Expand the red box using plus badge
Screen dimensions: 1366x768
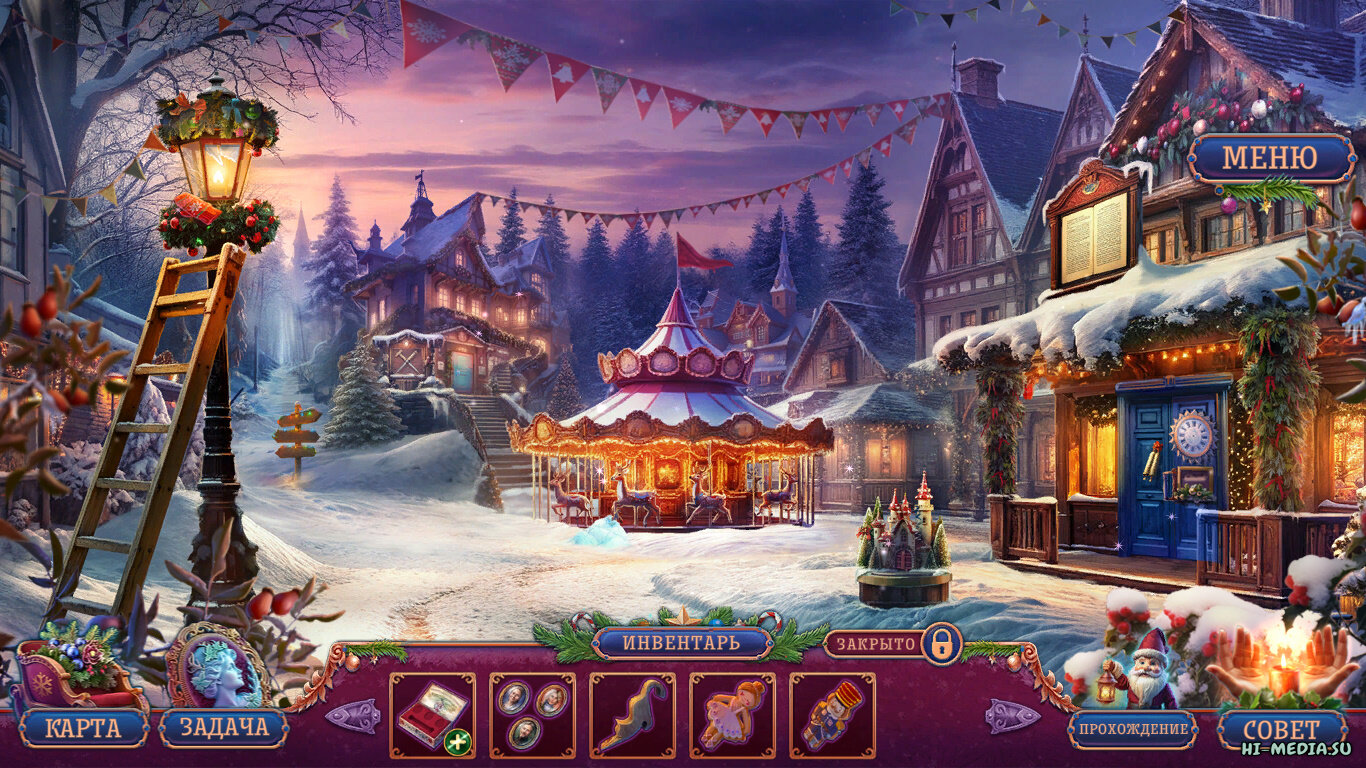tap(459, 742)
